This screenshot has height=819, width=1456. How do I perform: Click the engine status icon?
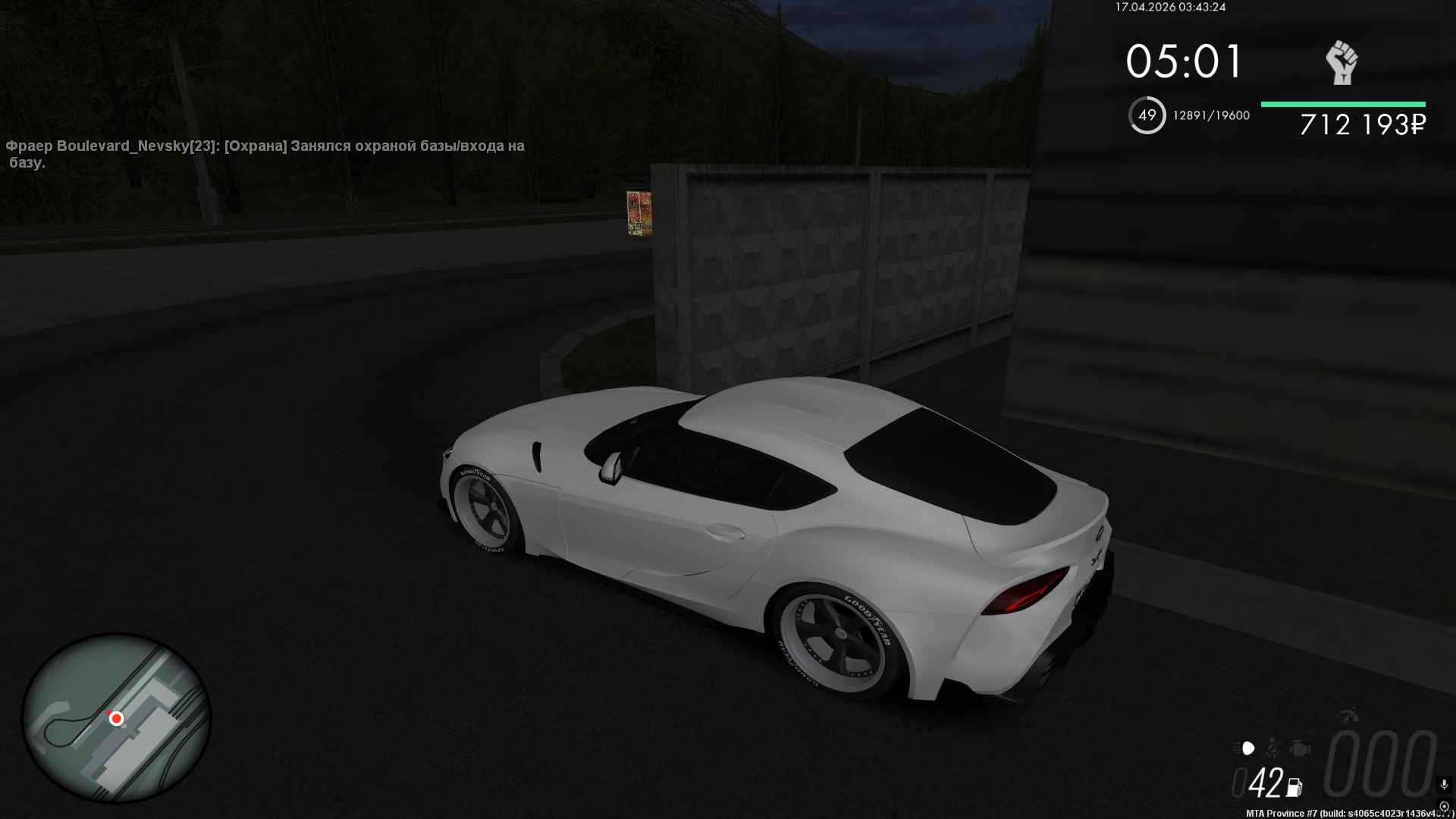click(1299, 748)
